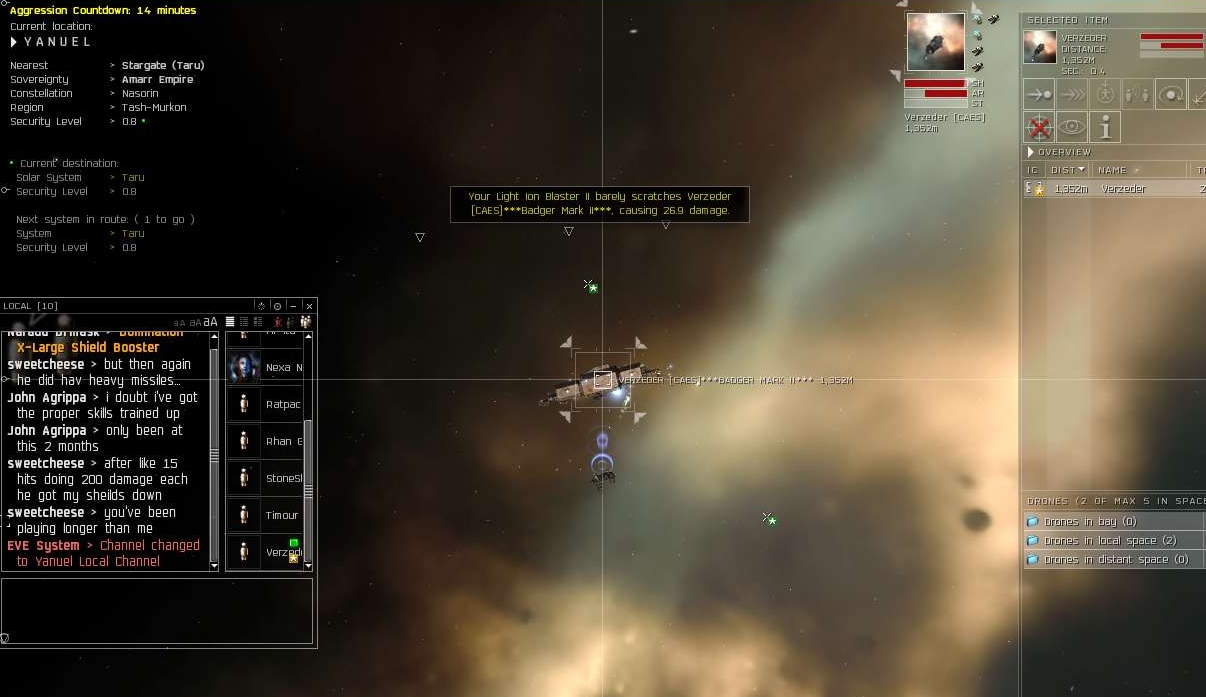
Task: Minimize the Local chat window
Action: (293, 306)
